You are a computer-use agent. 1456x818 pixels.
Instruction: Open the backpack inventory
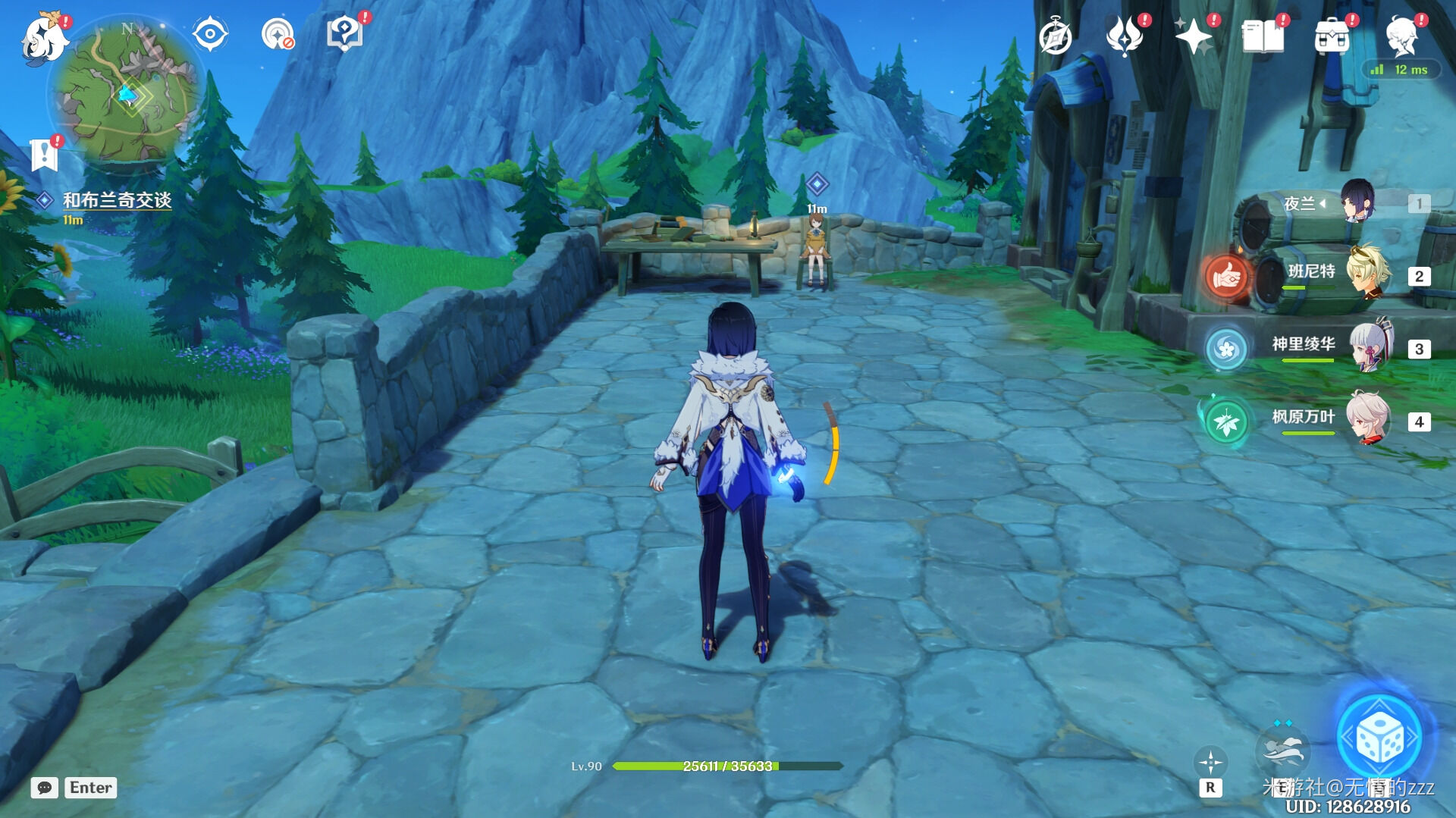tap(1332, 36)
